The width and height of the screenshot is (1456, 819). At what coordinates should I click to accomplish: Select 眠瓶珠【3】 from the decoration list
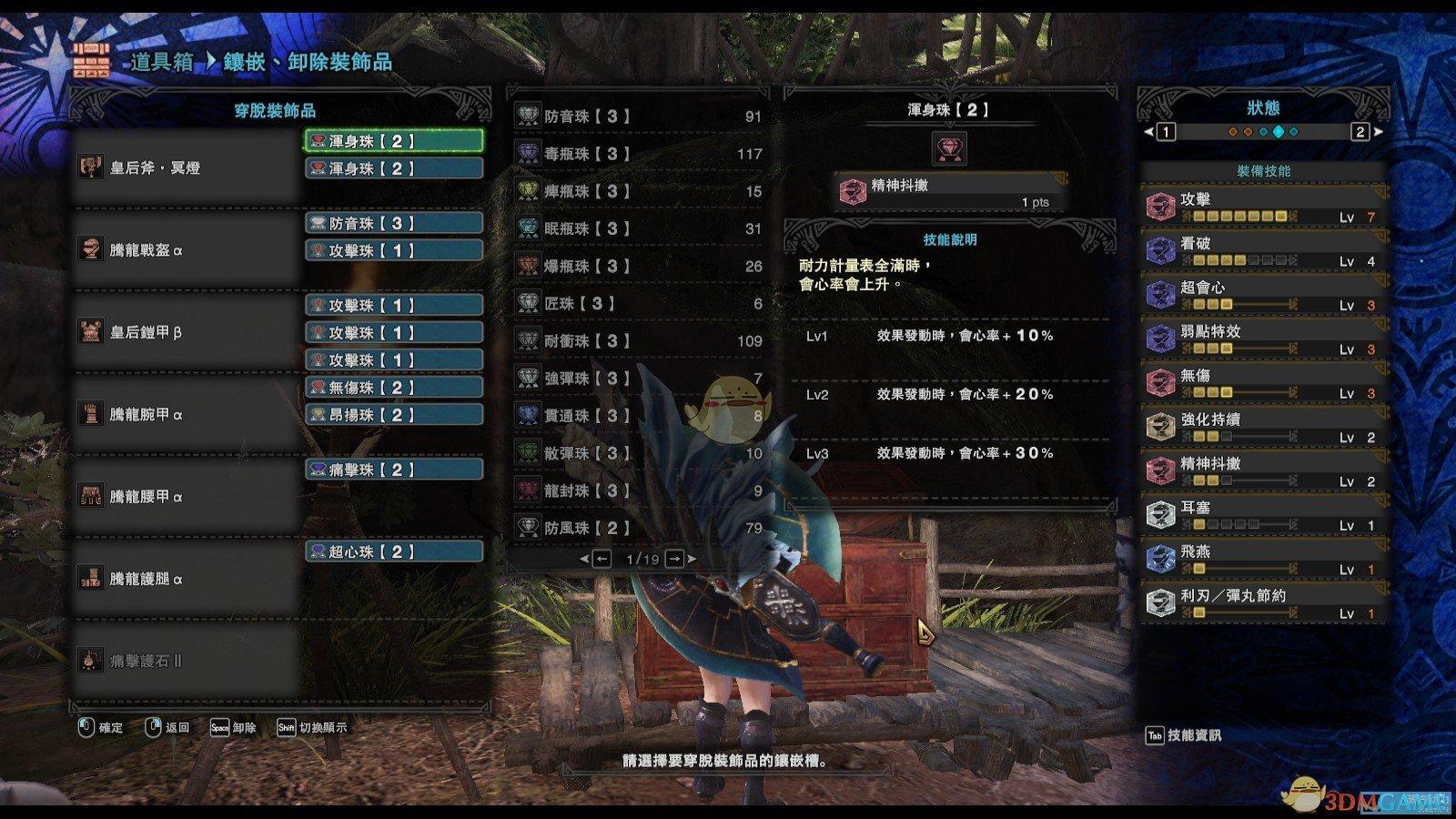(639, 228)
